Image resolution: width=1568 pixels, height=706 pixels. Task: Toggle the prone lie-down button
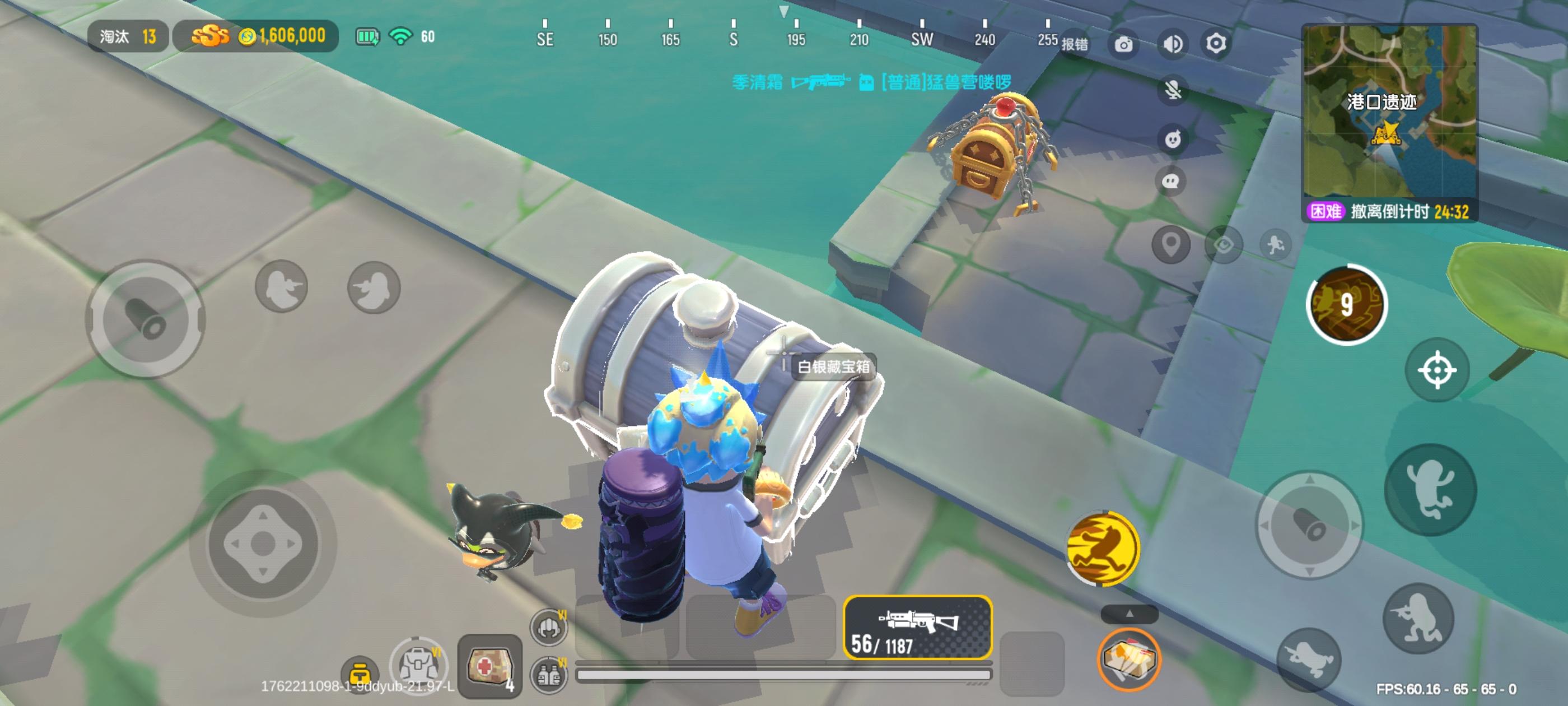[x=1310, y=658]
